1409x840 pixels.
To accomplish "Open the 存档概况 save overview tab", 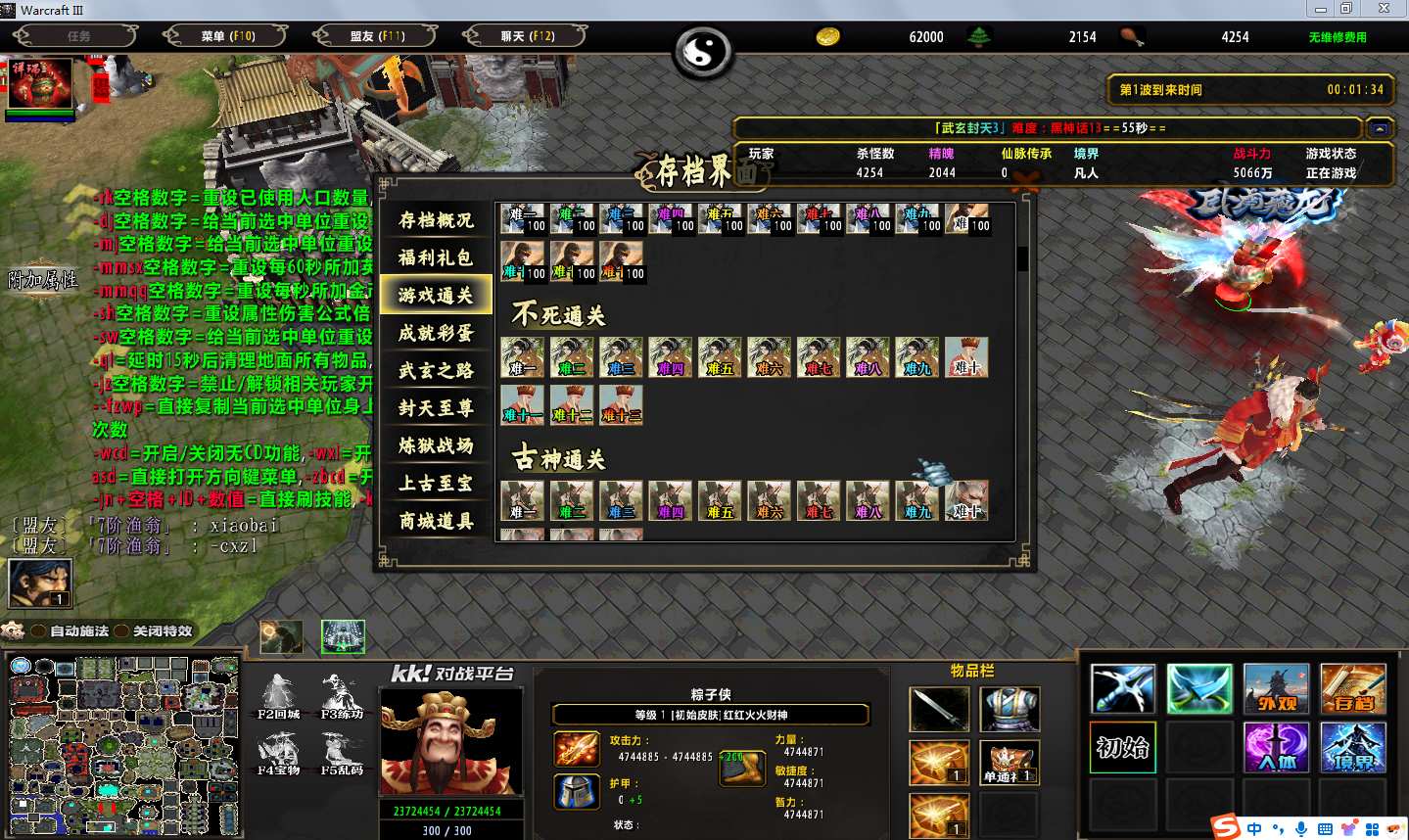I will point(435,220).
